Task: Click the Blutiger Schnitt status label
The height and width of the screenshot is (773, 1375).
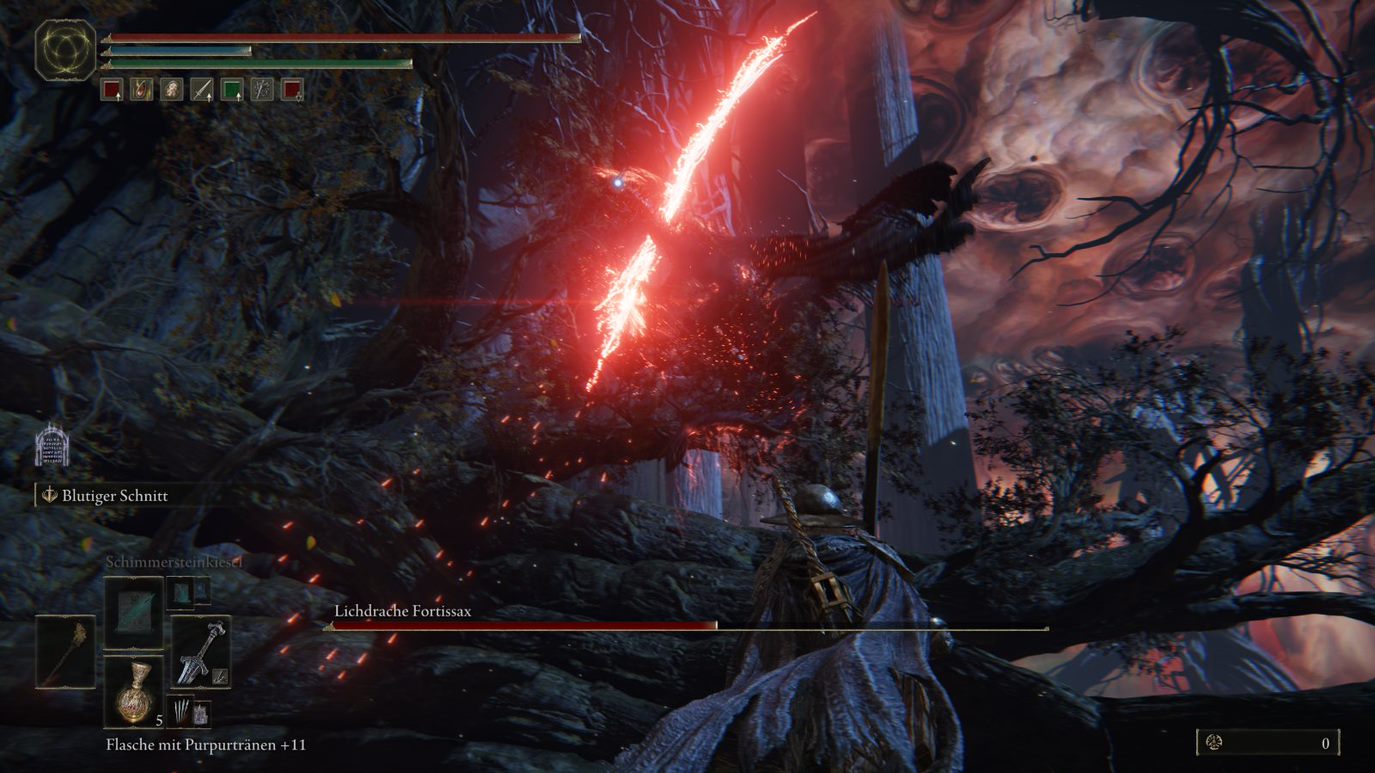Action: point(114,495)
